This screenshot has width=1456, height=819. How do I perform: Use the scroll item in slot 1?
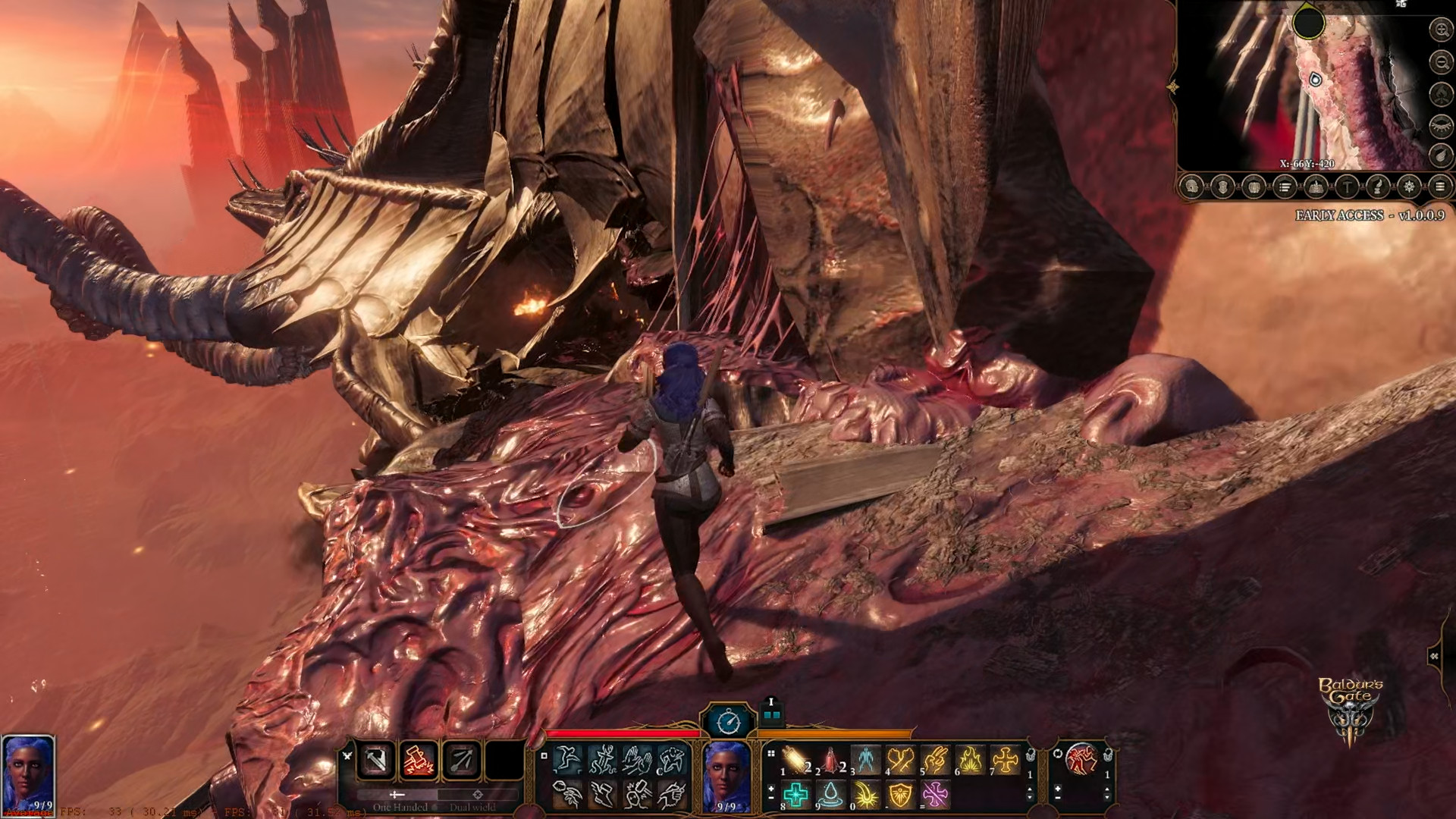pyautogui.click(x=797, y=759)
